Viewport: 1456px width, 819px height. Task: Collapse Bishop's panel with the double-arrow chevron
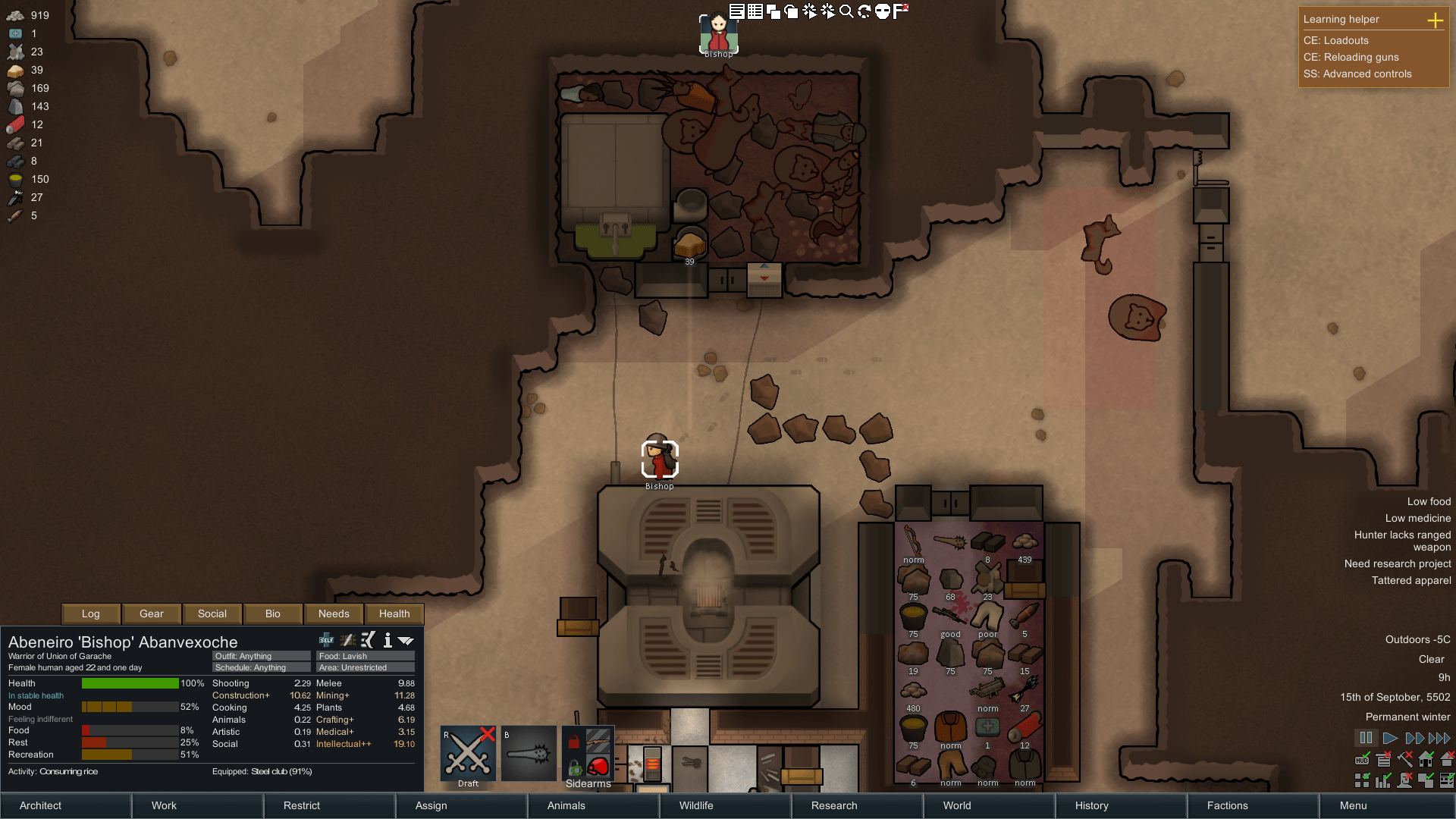click(x=406, y=639)
